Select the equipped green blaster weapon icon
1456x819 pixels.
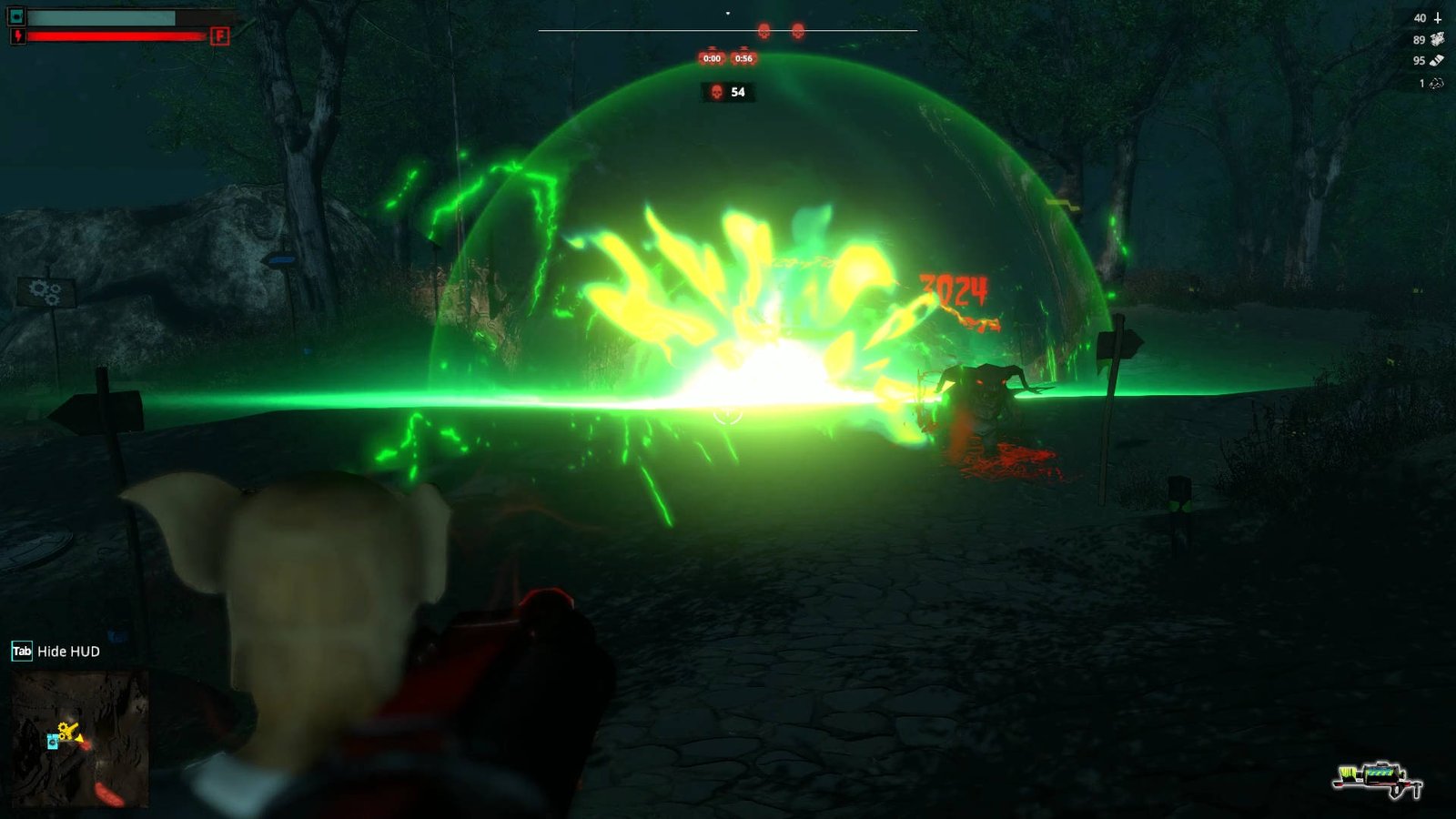1379,779
